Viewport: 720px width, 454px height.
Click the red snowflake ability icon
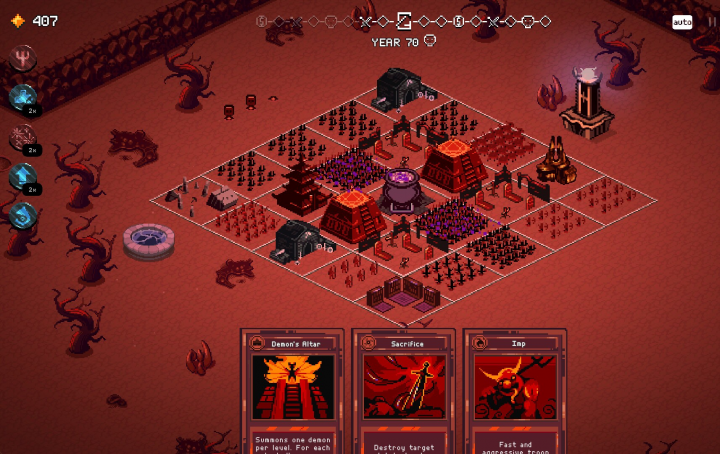pyautogui.click(x=22, y=137)
